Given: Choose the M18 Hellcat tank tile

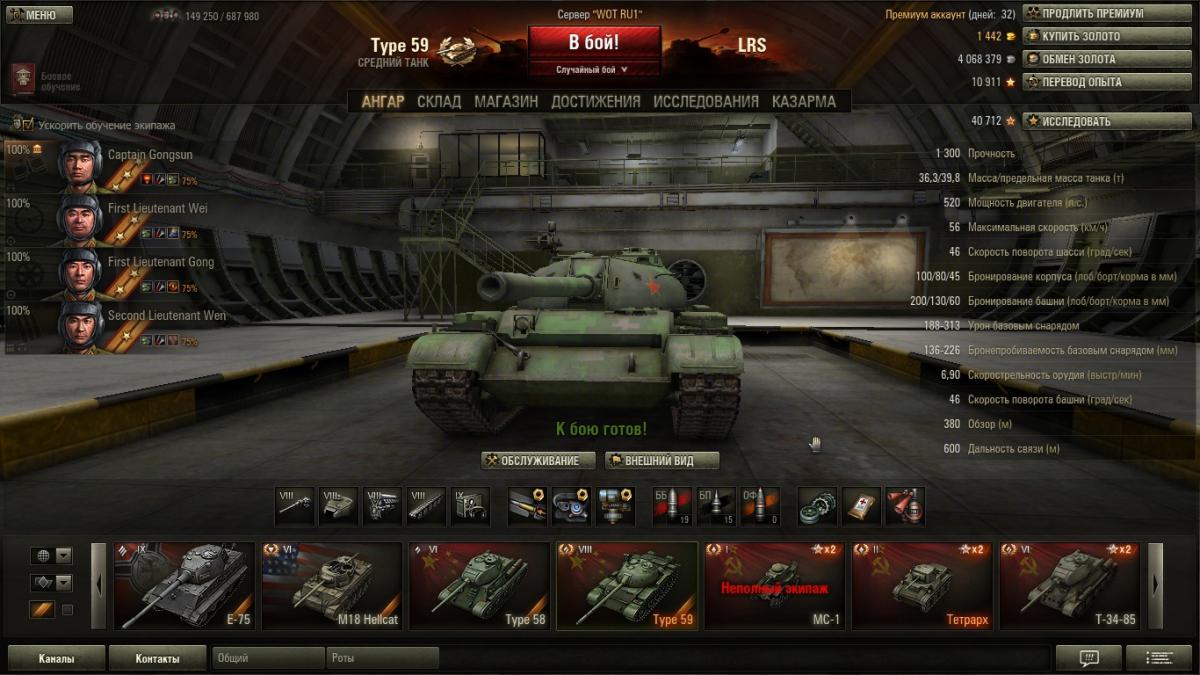Looking at the screenshot, I should pos(331,586).
